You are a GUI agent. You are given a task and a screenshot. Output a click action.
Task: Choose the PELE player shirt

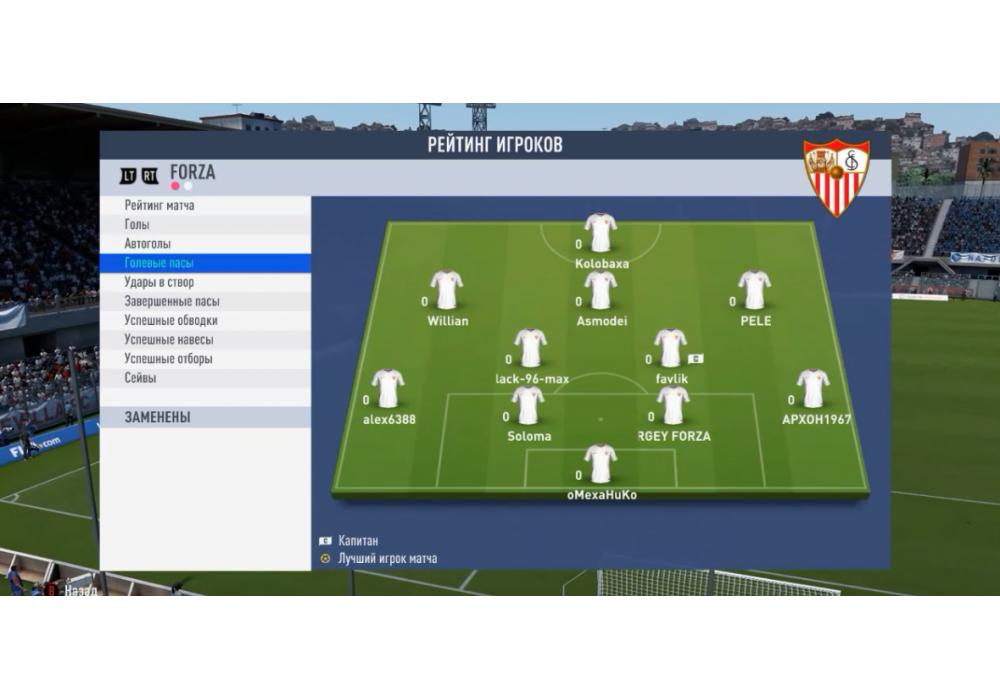[755, 291]
